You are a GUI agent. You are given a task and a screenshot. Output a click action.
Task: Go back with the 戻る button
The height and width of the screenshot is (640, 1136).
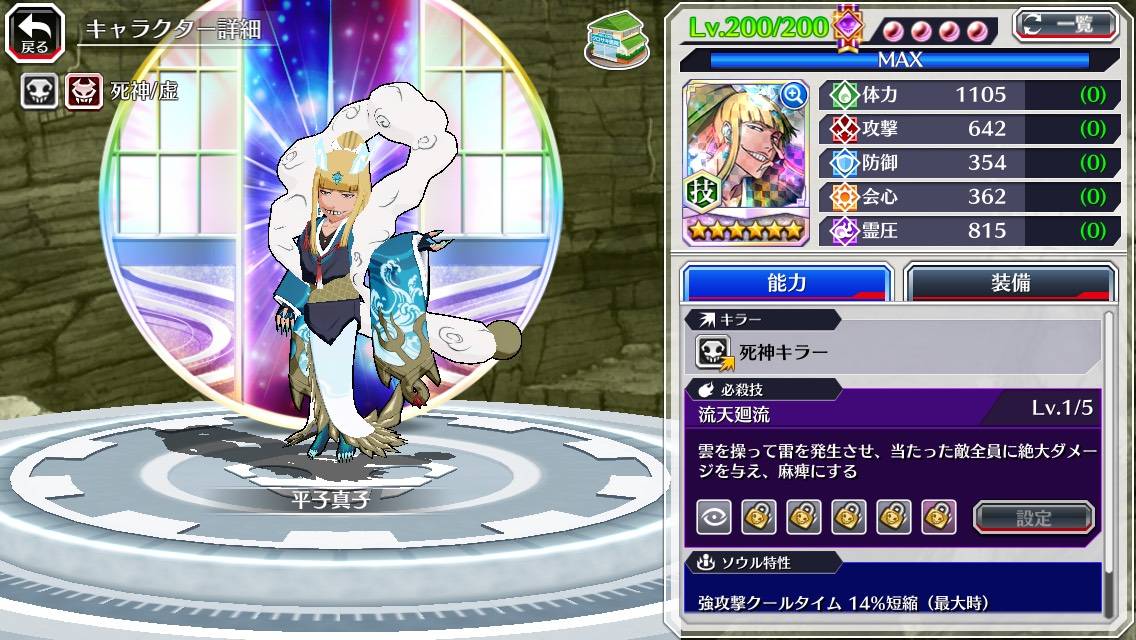(36, 32)
